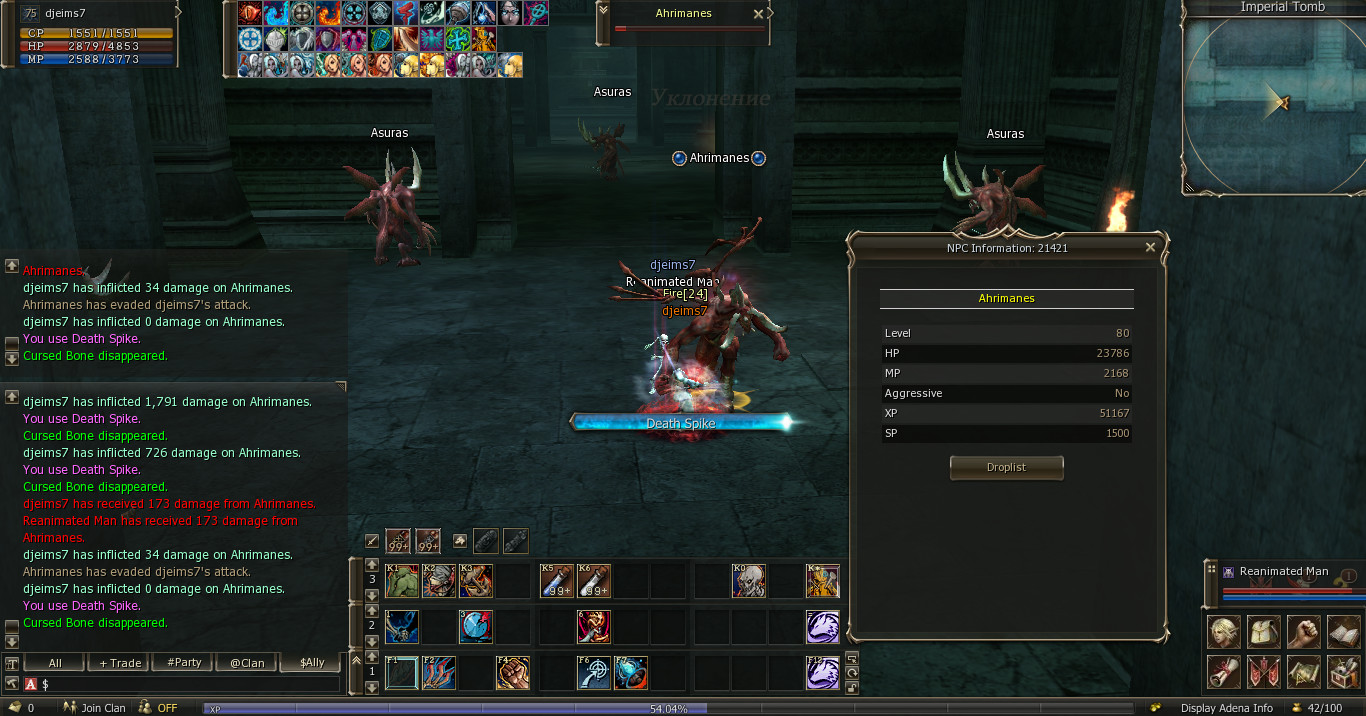
Task: Close the NPC Information window
Action: coord(1150,247)
